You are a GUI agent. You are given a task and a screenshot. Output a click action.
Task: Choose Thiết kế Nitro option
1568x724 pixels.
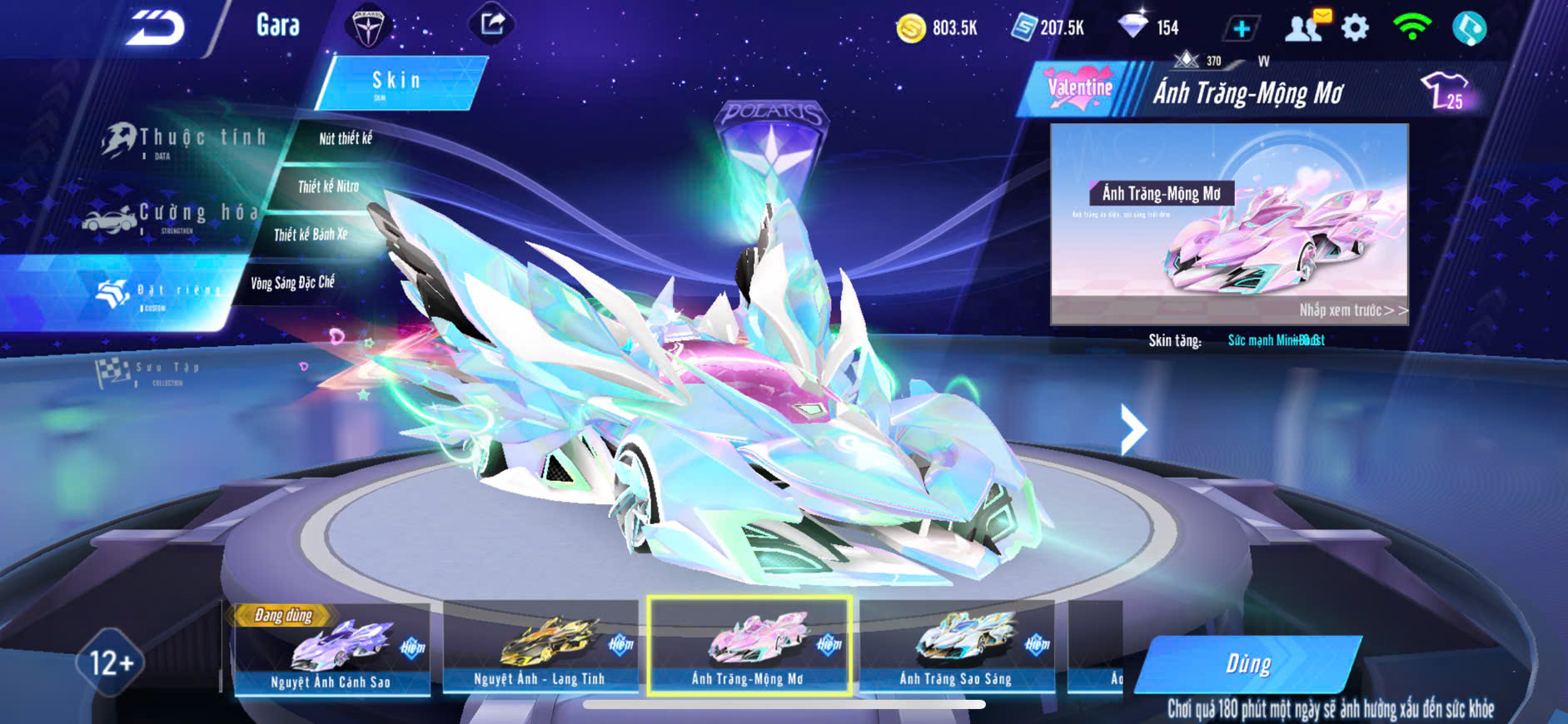[328, 186]
